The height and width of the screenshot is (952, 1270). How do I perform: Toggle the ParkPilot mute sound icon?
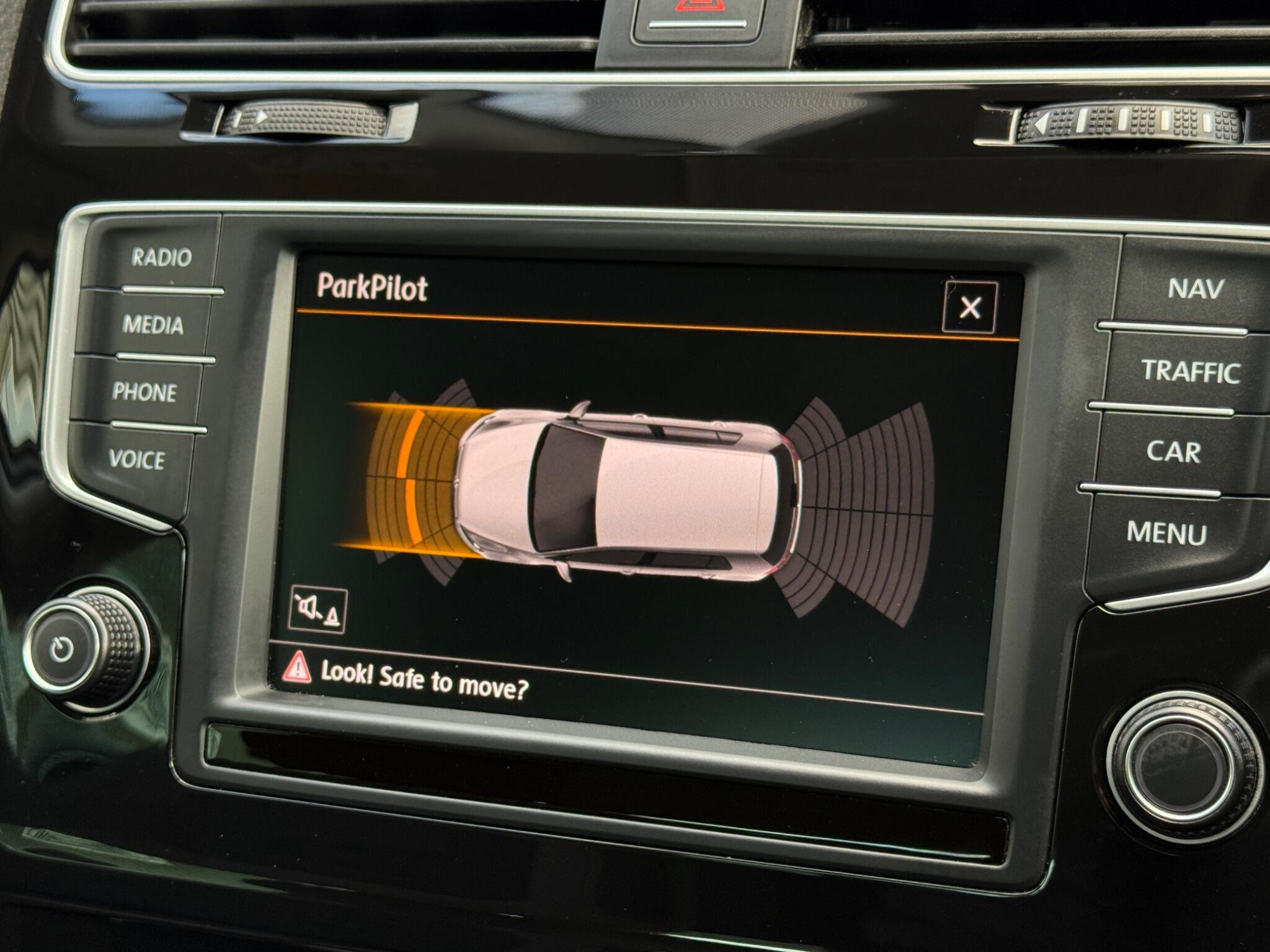pos(318,610)
